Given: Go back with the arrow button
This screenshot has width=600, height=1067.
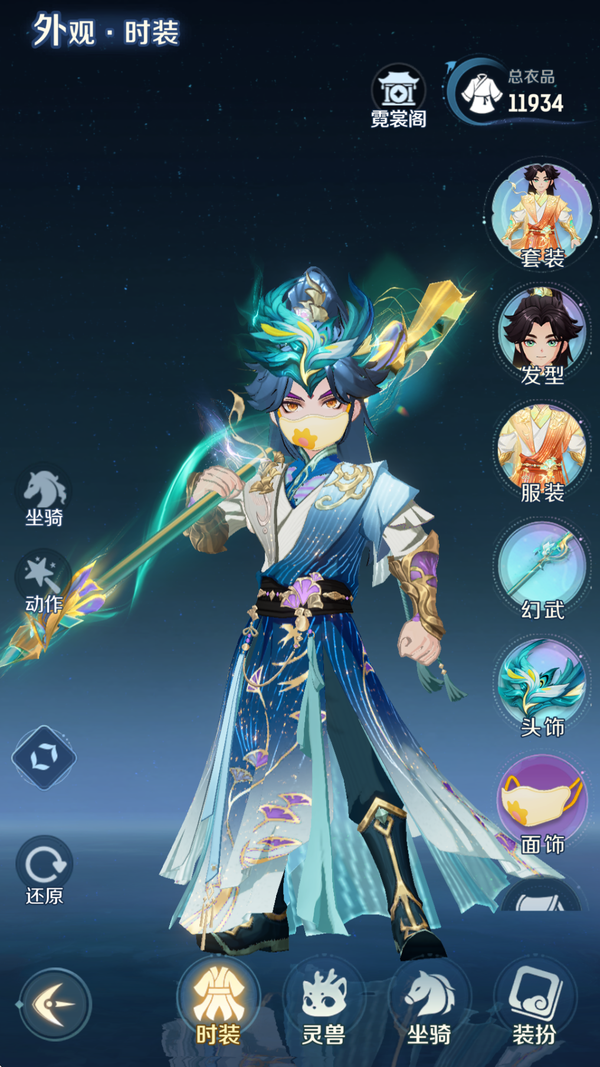Looking at the screenshot, I should click(55, 1003).
